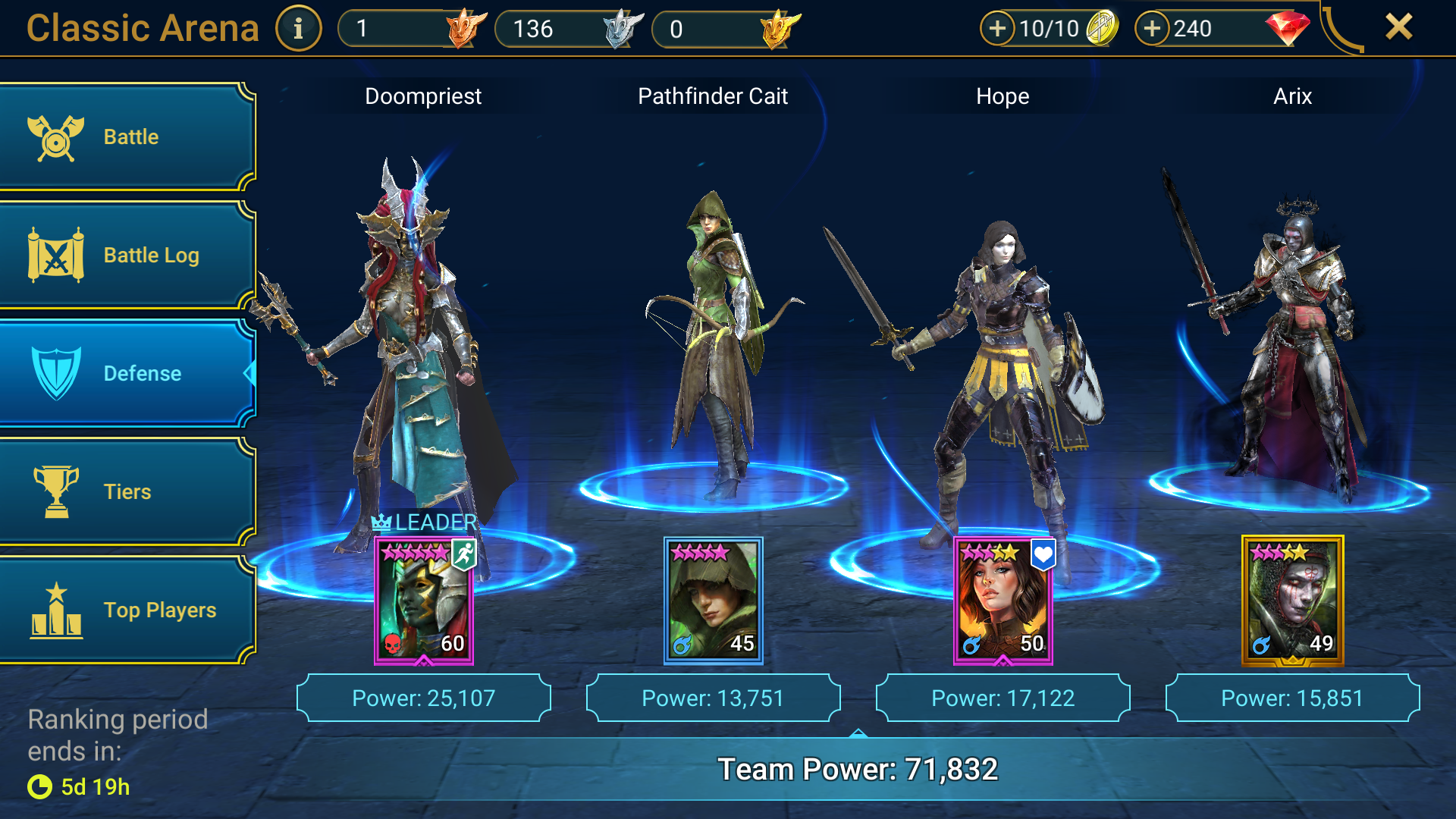Select the Doompriest leader portrait
The image size is (1456, 819).
click(x=424, y=601)
